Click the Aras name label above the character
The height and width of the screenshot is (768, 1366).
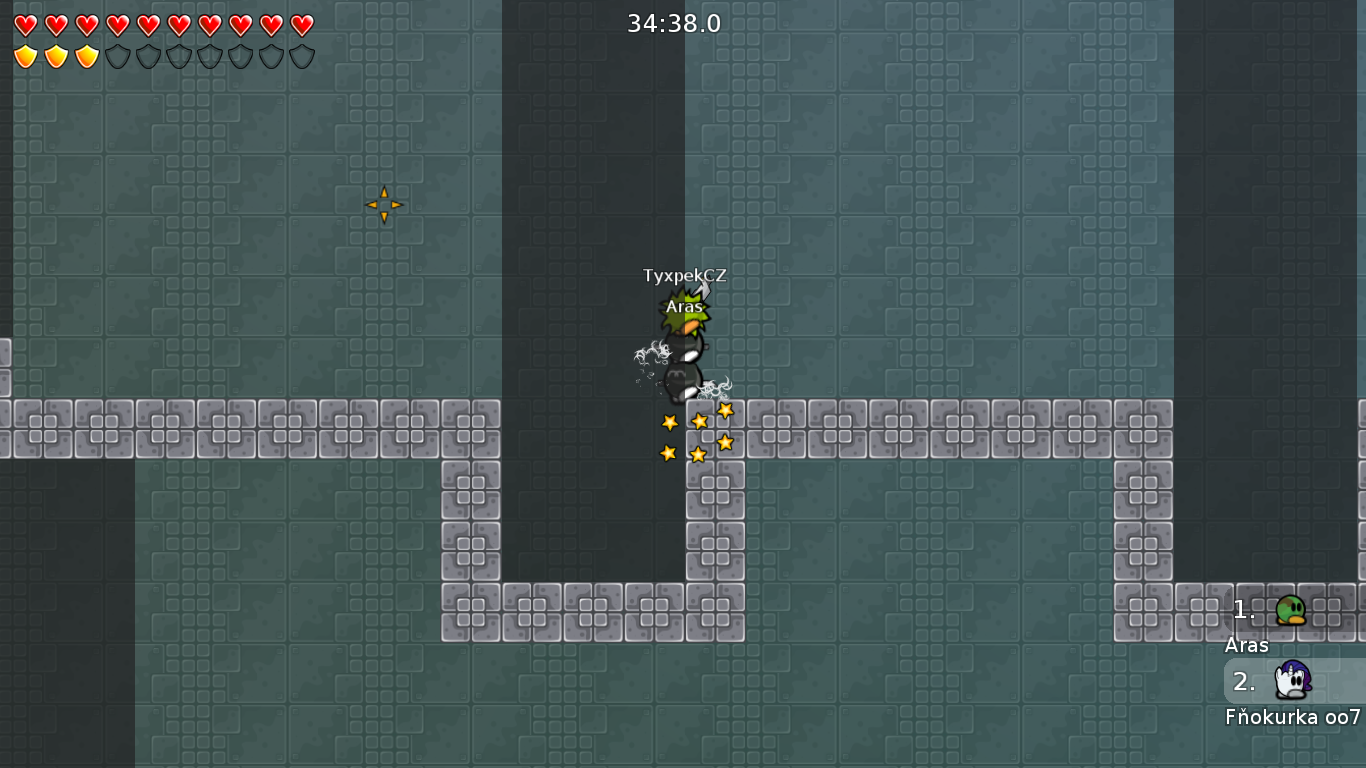point(683,307)
